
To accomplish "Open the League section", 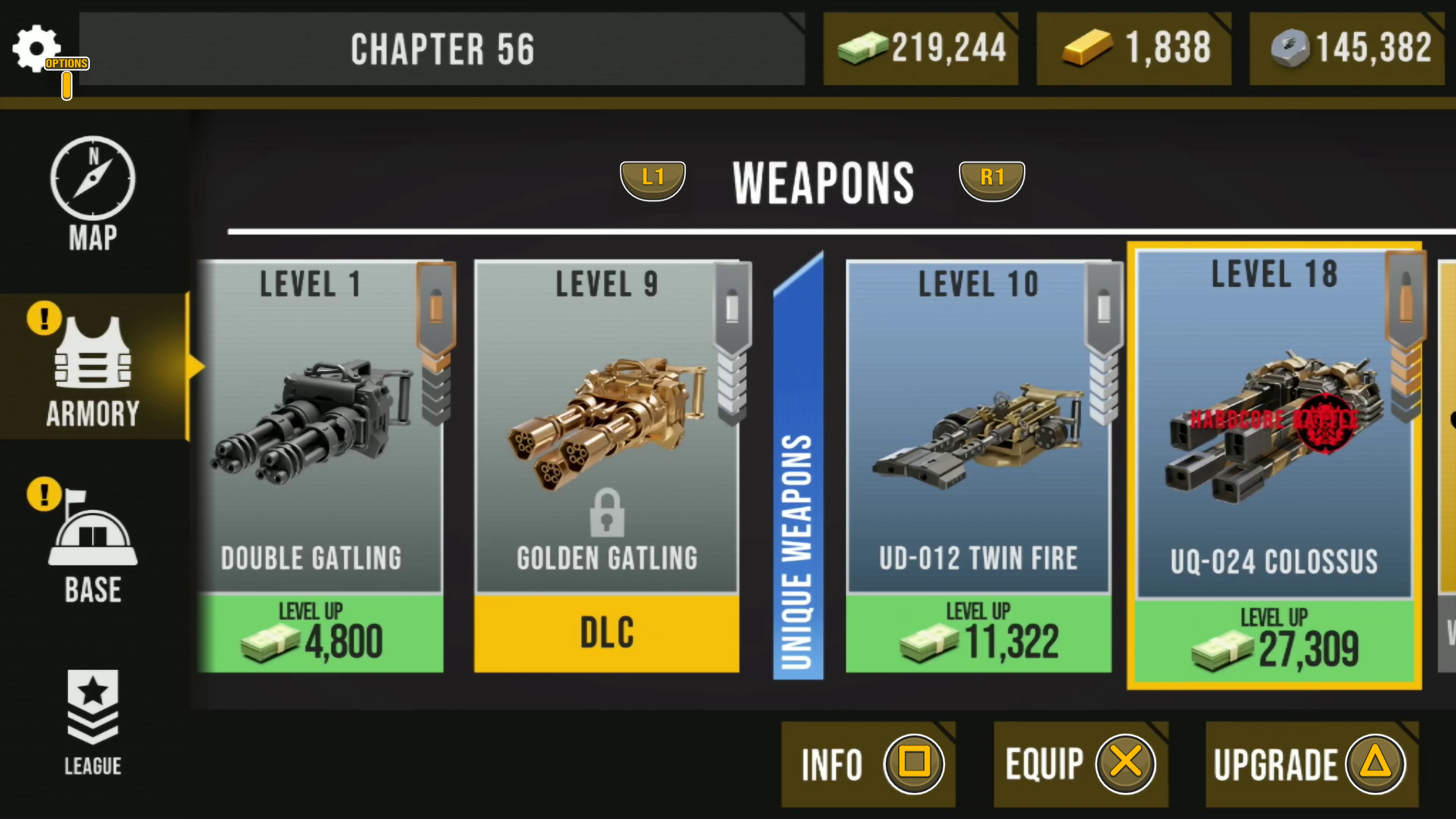I will 93,723.
